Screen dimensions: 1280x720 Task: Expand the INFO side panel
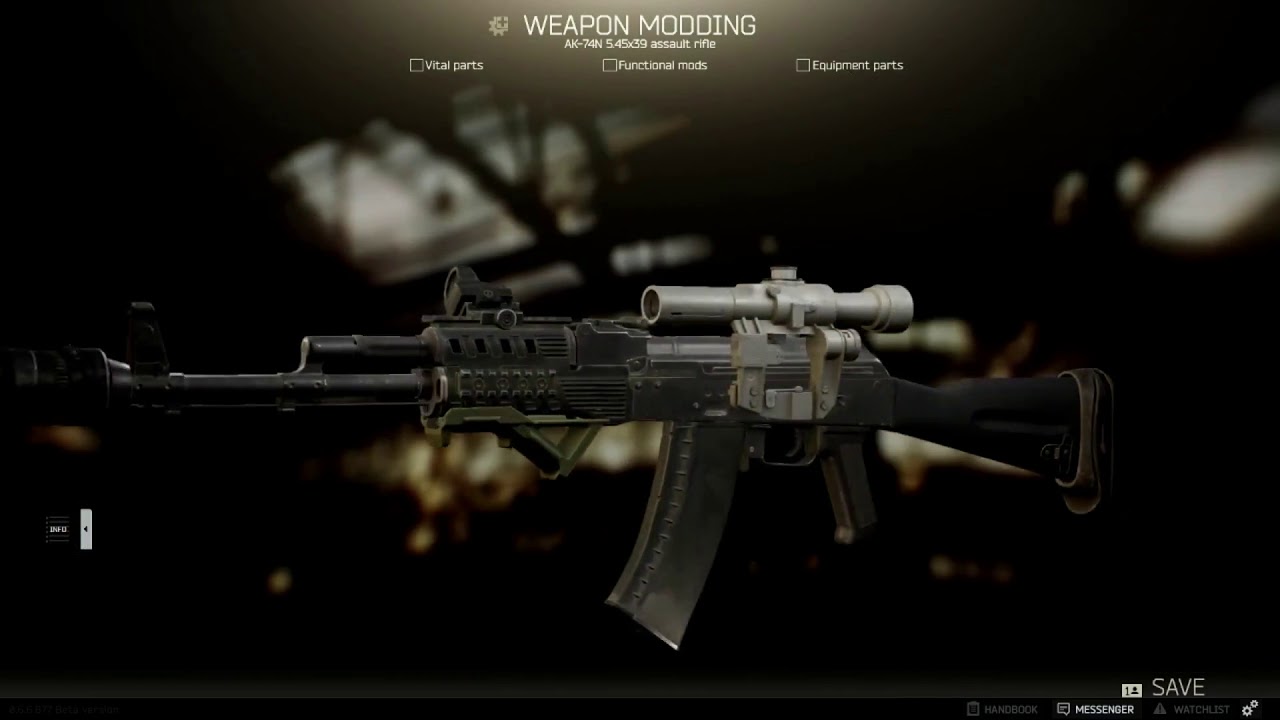(x=86, y=529)
